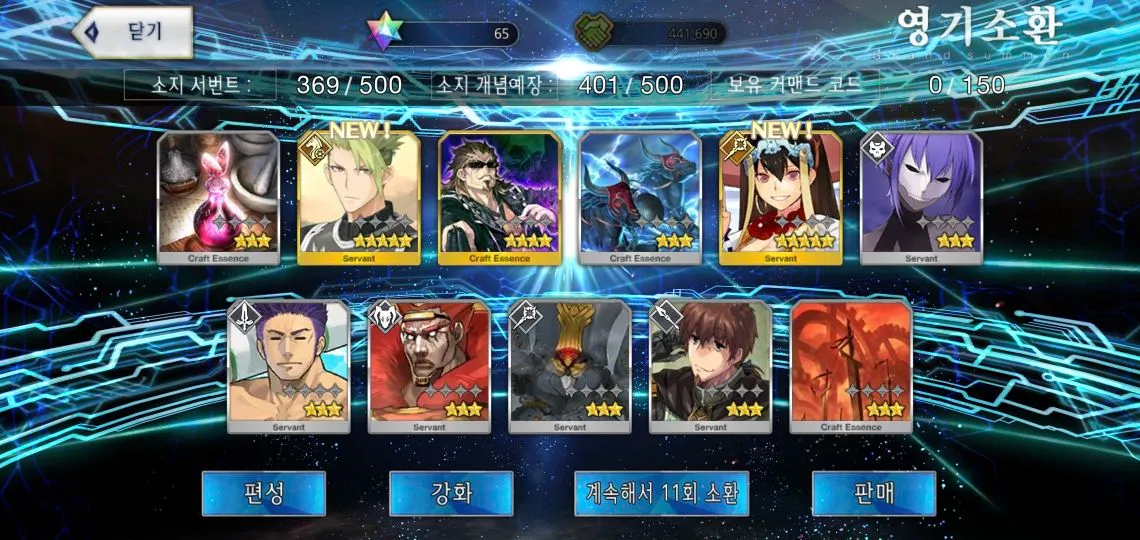1140x540 pixels.
Task: Open the red sword landscape Craft Essence card
Action: [x=851, y=366]
